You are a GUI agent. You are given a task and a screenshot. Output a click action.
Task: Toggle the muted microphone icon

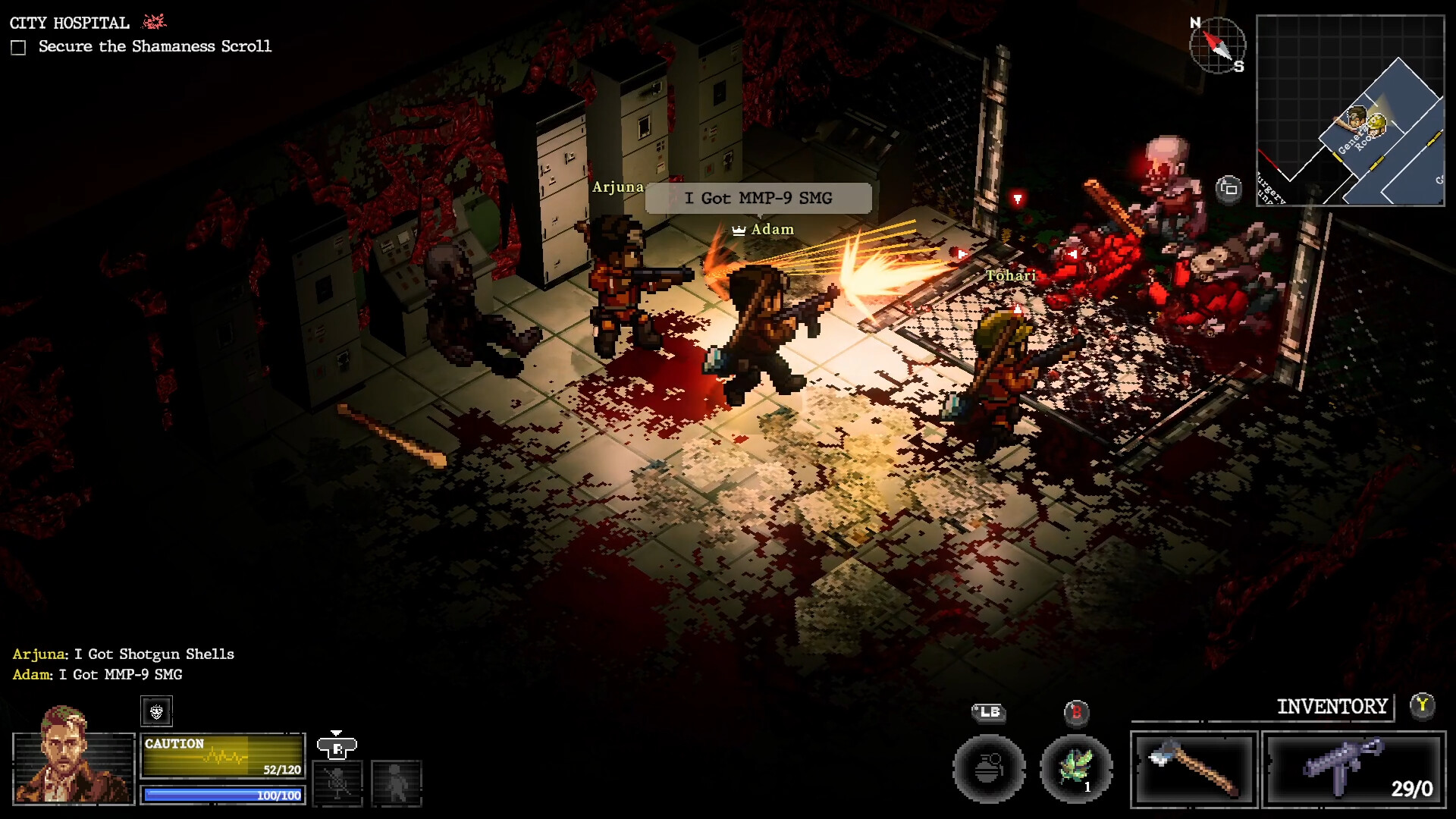337,782
